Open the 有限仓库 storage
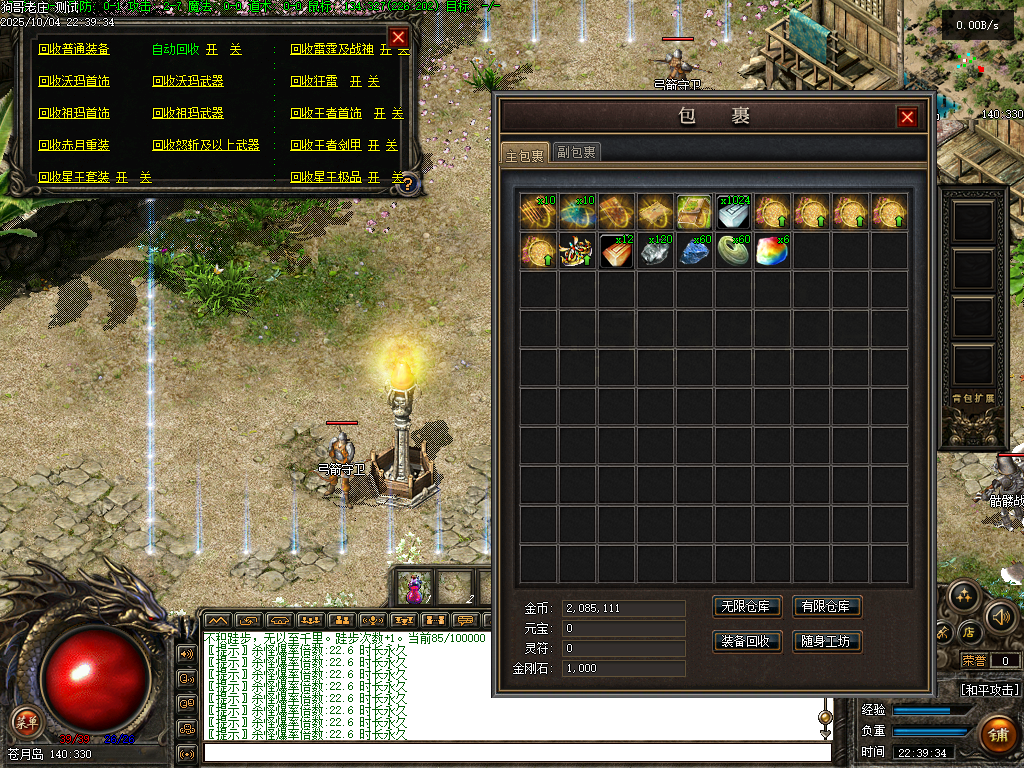Image resolution: width=1024 pixels, height=768 pixels. [x=826, y=607]
